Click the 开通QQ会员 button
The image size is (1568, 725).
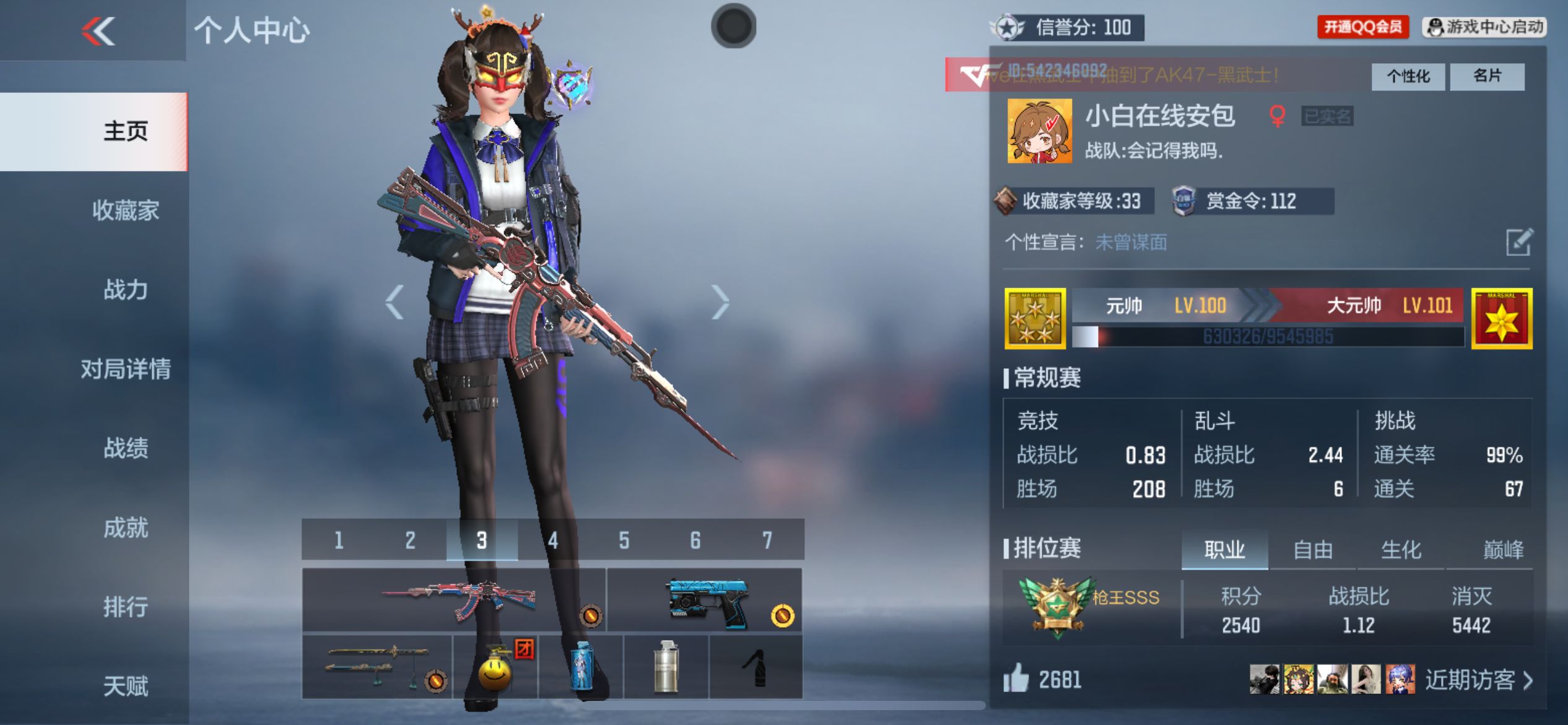(x=1362, y=27)
